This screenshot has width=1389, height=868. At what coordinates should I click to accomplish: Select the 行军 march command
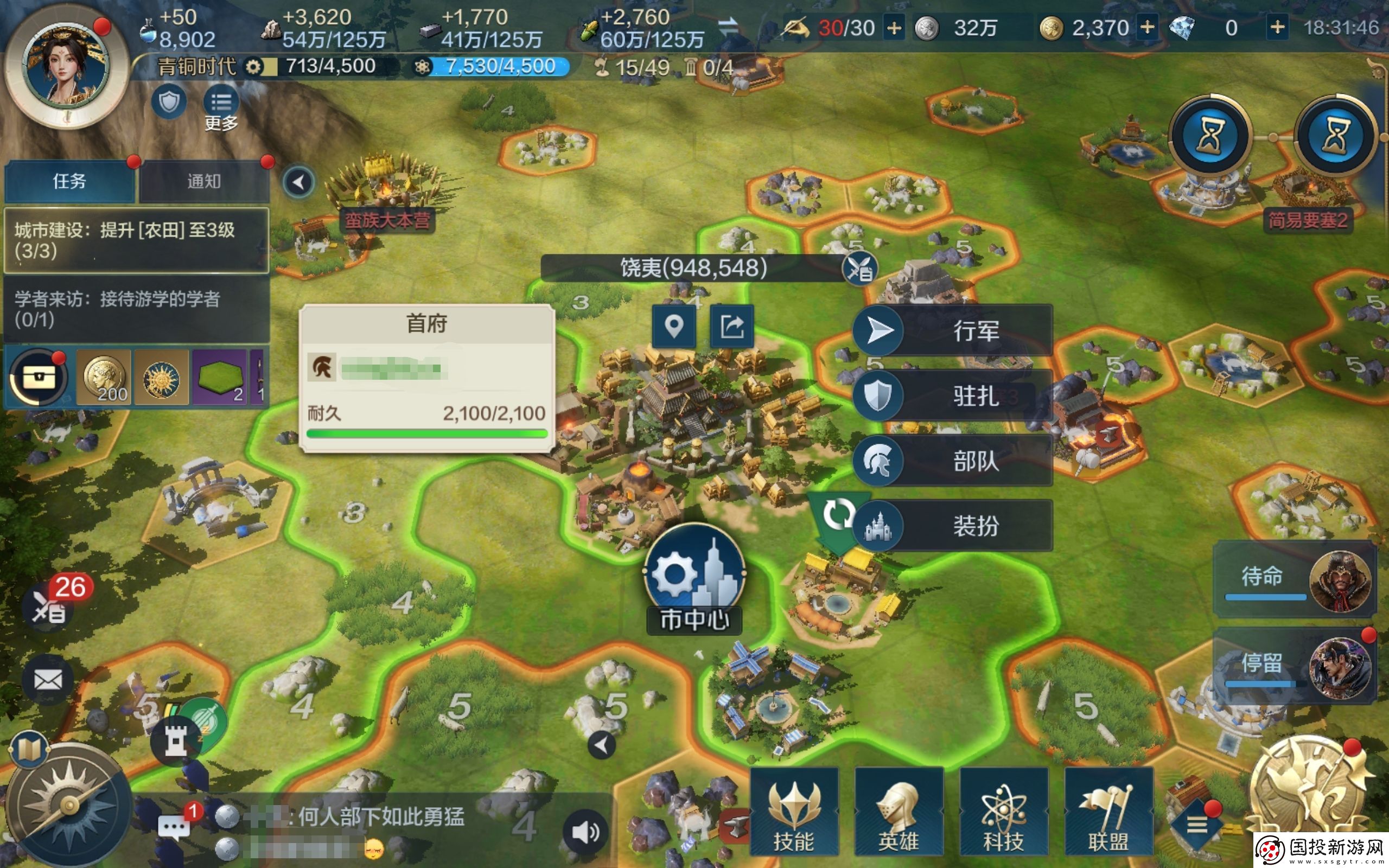pyautogui.click(x=953, y=331)
